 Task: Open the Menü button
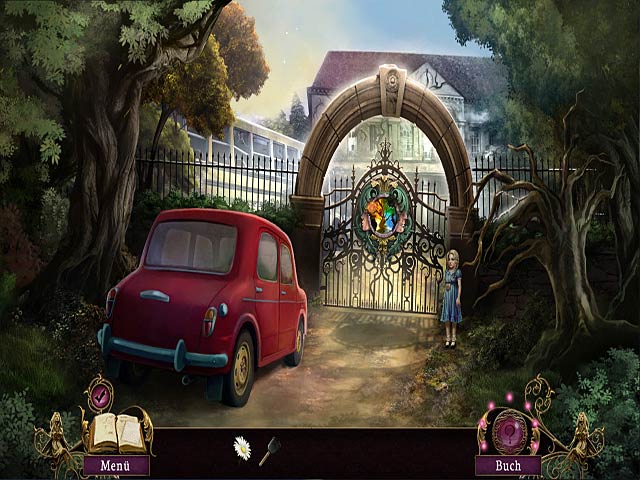pyautogui.click(x=116, y=465)
